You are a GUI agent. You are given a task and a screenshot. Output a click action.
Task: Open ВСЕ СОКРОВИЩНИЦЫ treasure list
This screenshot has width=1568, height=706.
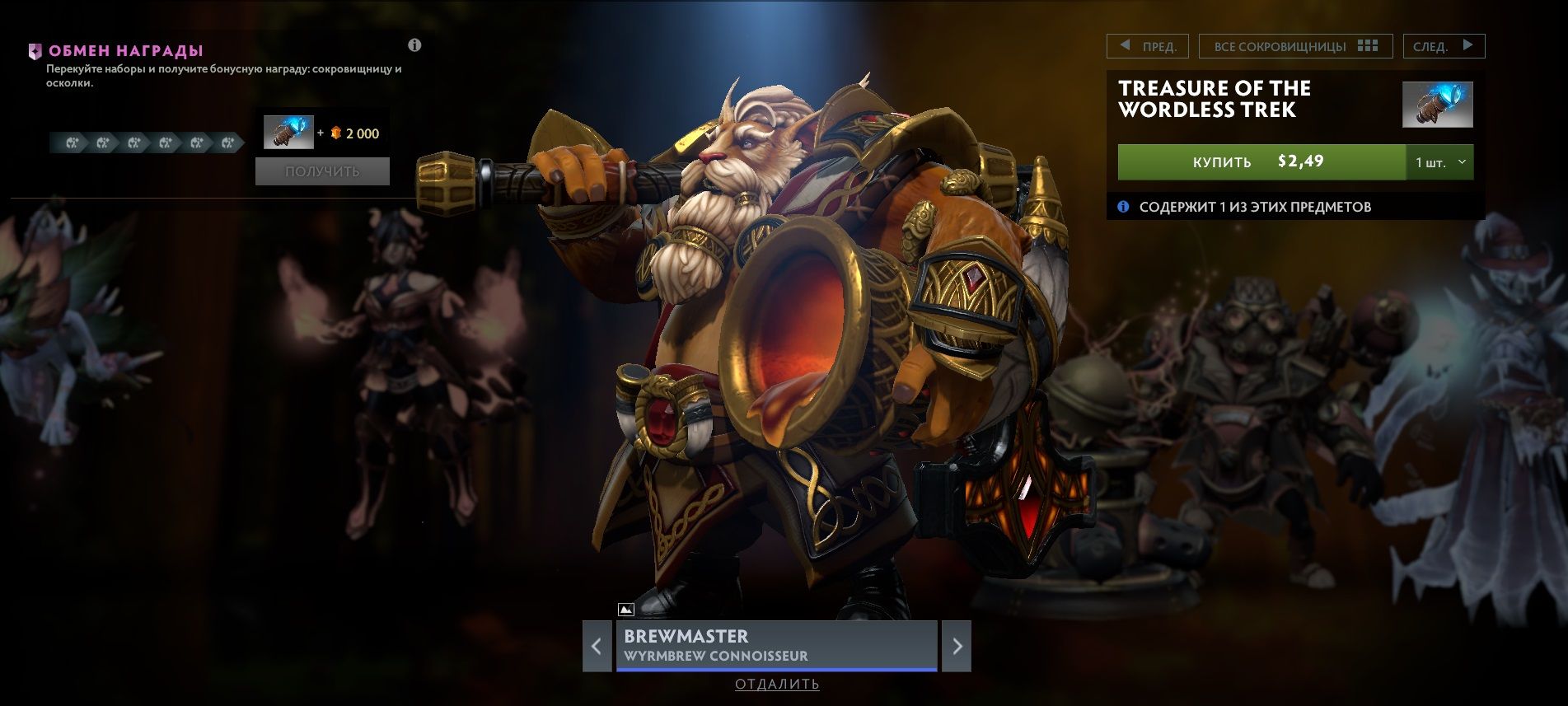tap(1294, 46)
